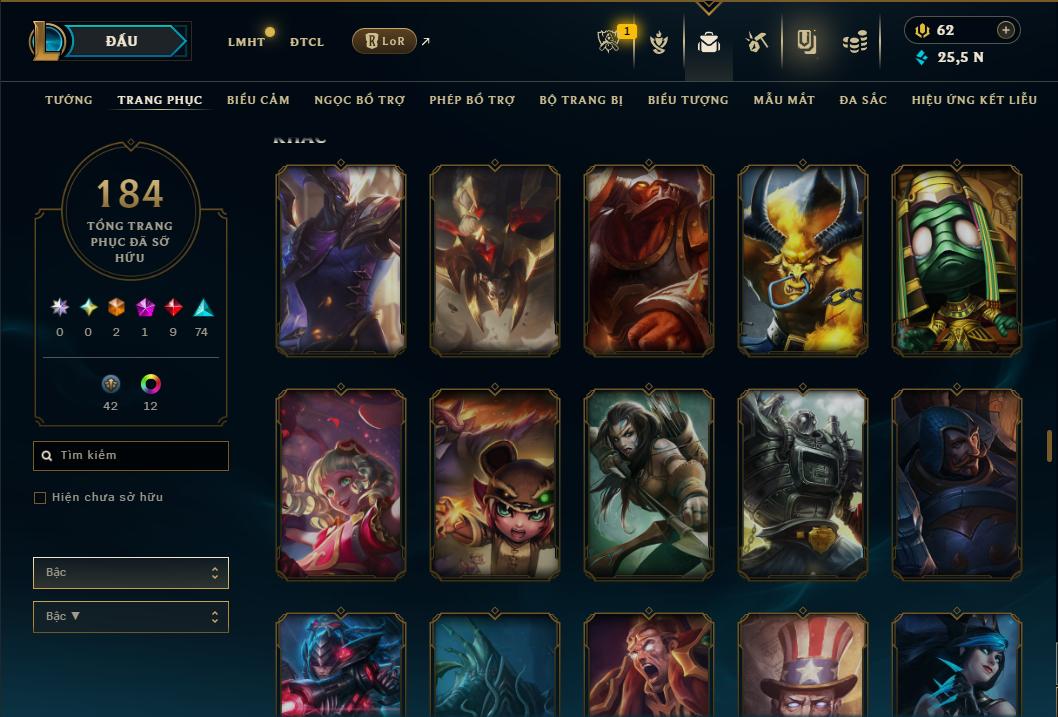1058x717 pixels.
Task: Add RP with the plus button
Action: tap(1006, 30)
